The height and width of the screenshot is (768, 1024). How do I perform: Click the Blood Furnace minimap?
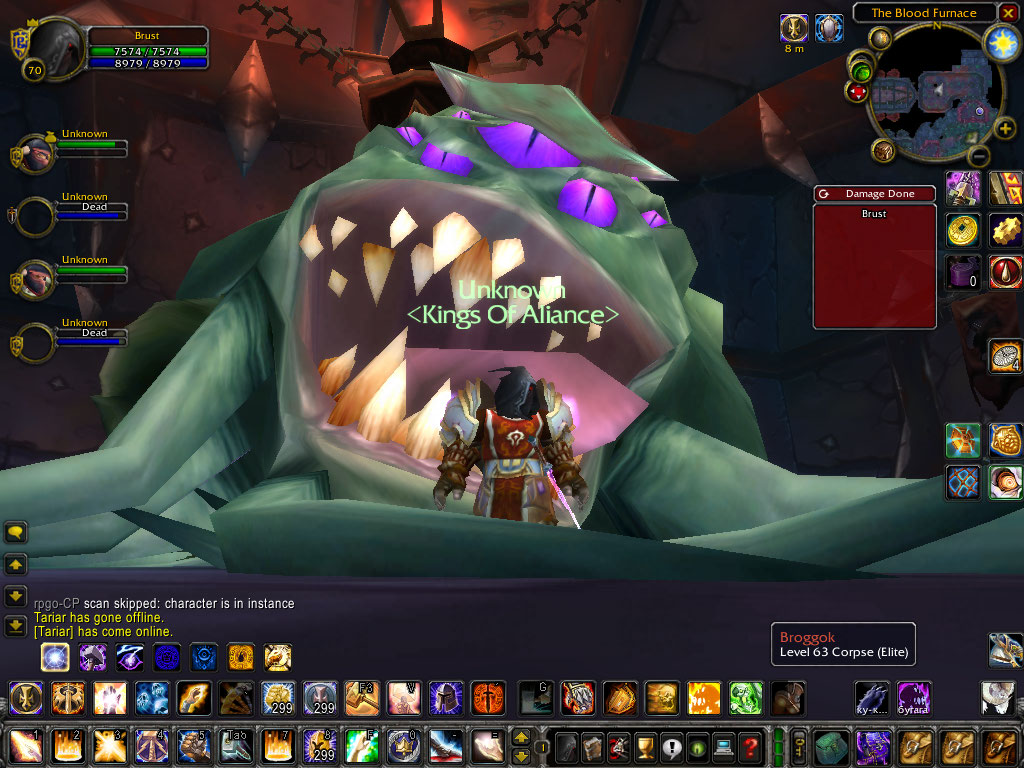[x=932, y=96]
